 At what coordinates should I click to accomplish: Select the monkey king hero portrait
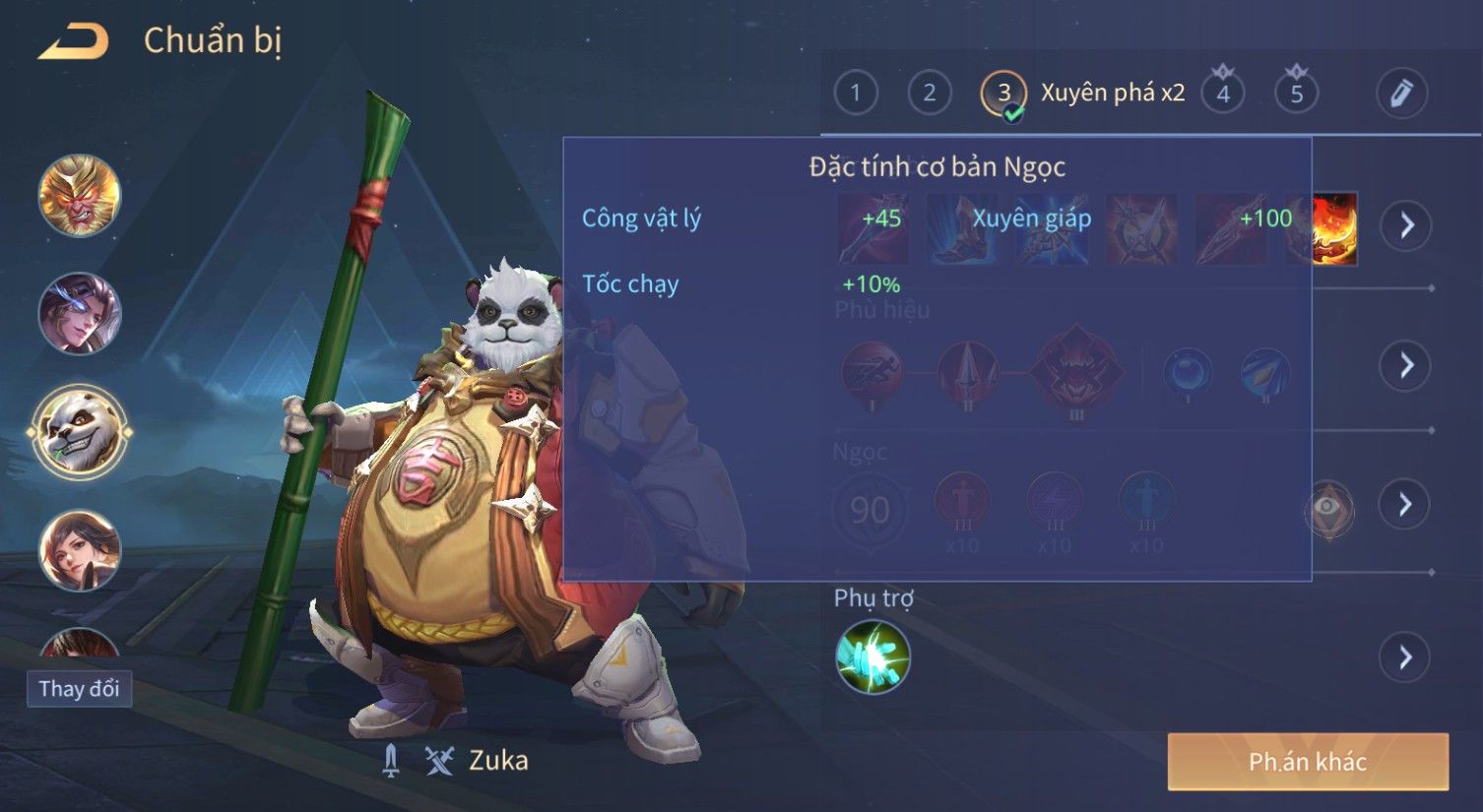[x=79, y=195]
